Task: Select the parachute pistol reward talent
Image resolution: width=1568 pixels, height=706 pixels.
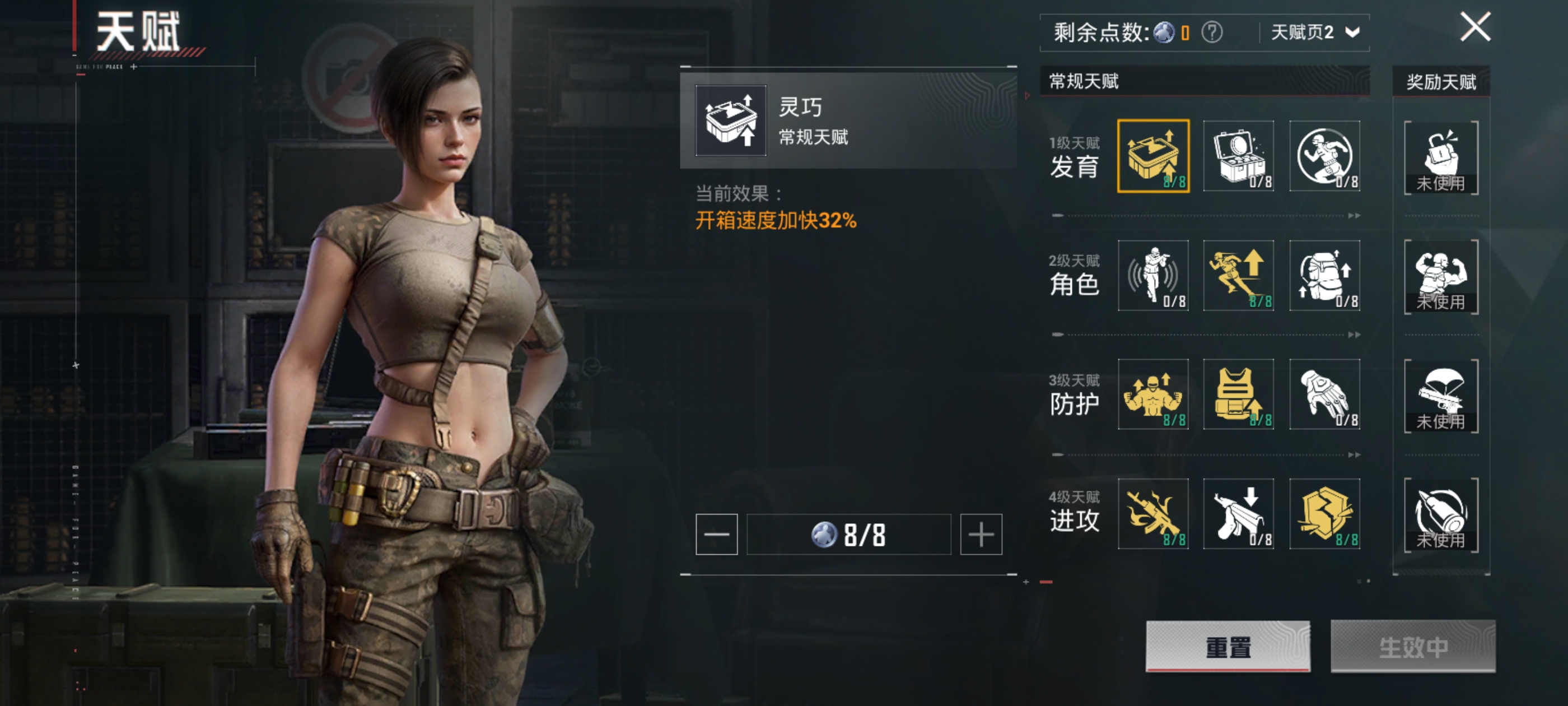Action: click(1441, 396)
